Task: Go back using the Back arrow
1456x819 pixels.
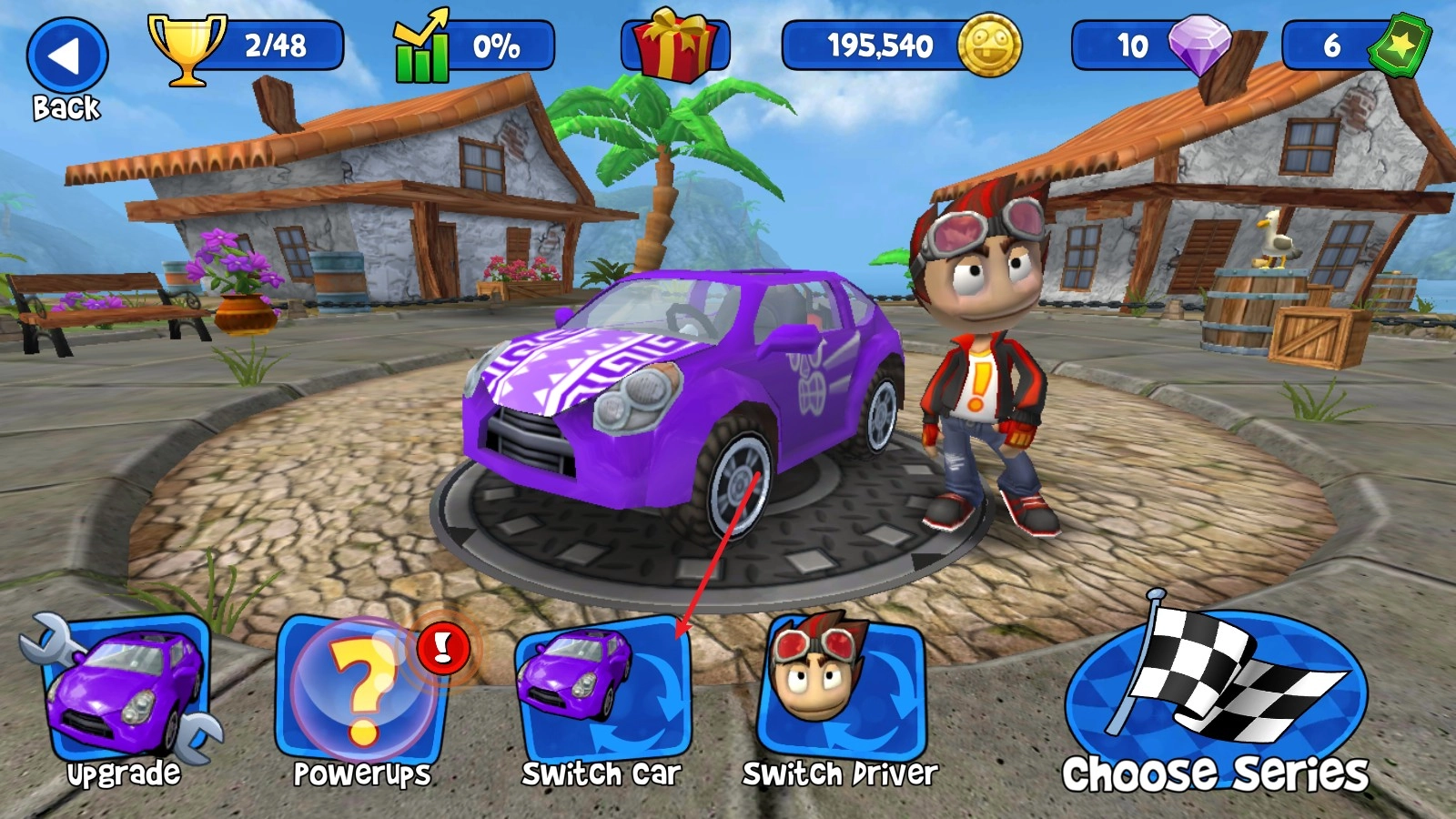Action: pos(66,58)
